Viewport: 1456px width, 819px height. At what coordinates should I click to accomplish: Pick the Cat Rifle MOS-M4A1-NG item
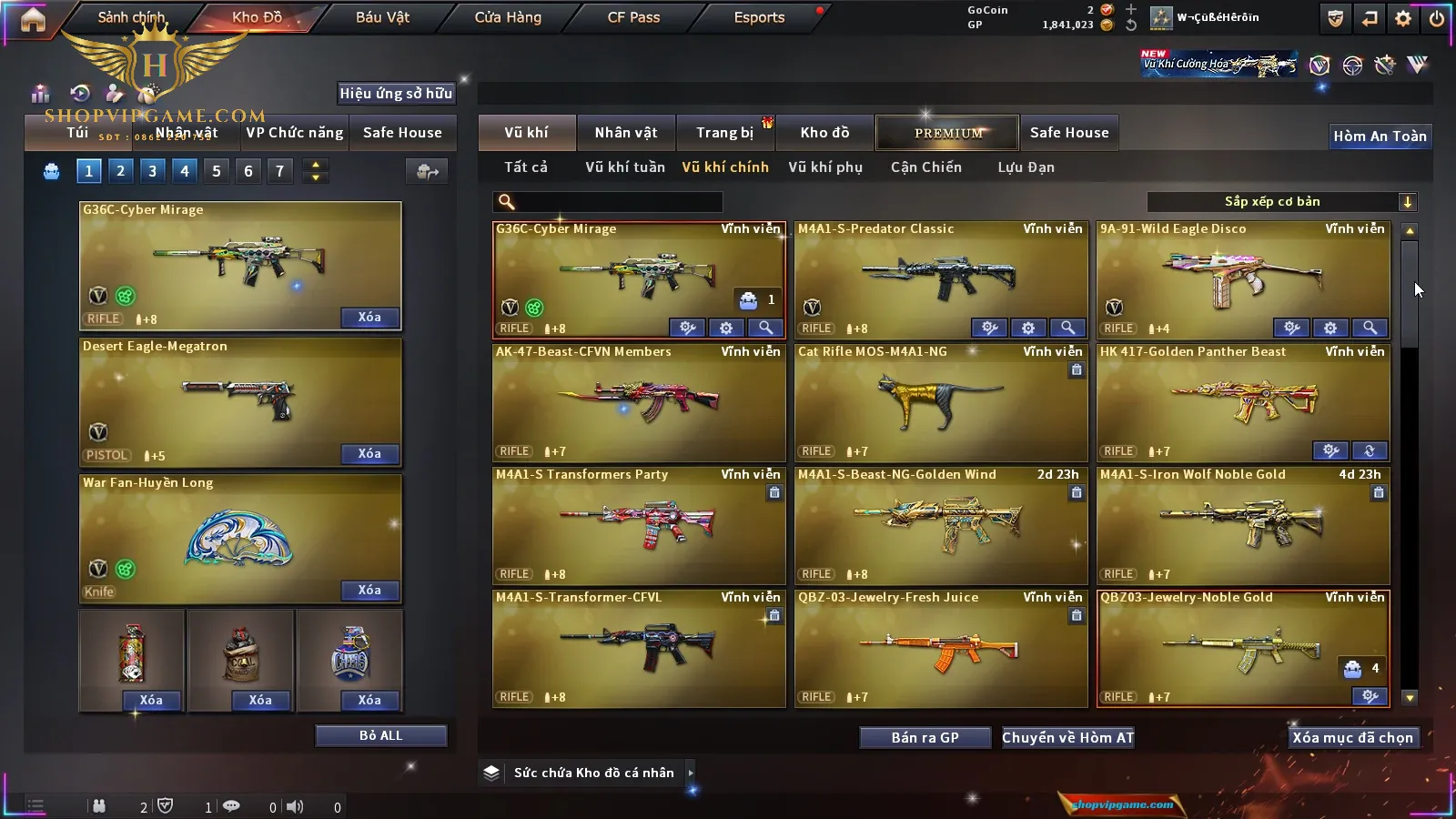pos(940,402)
